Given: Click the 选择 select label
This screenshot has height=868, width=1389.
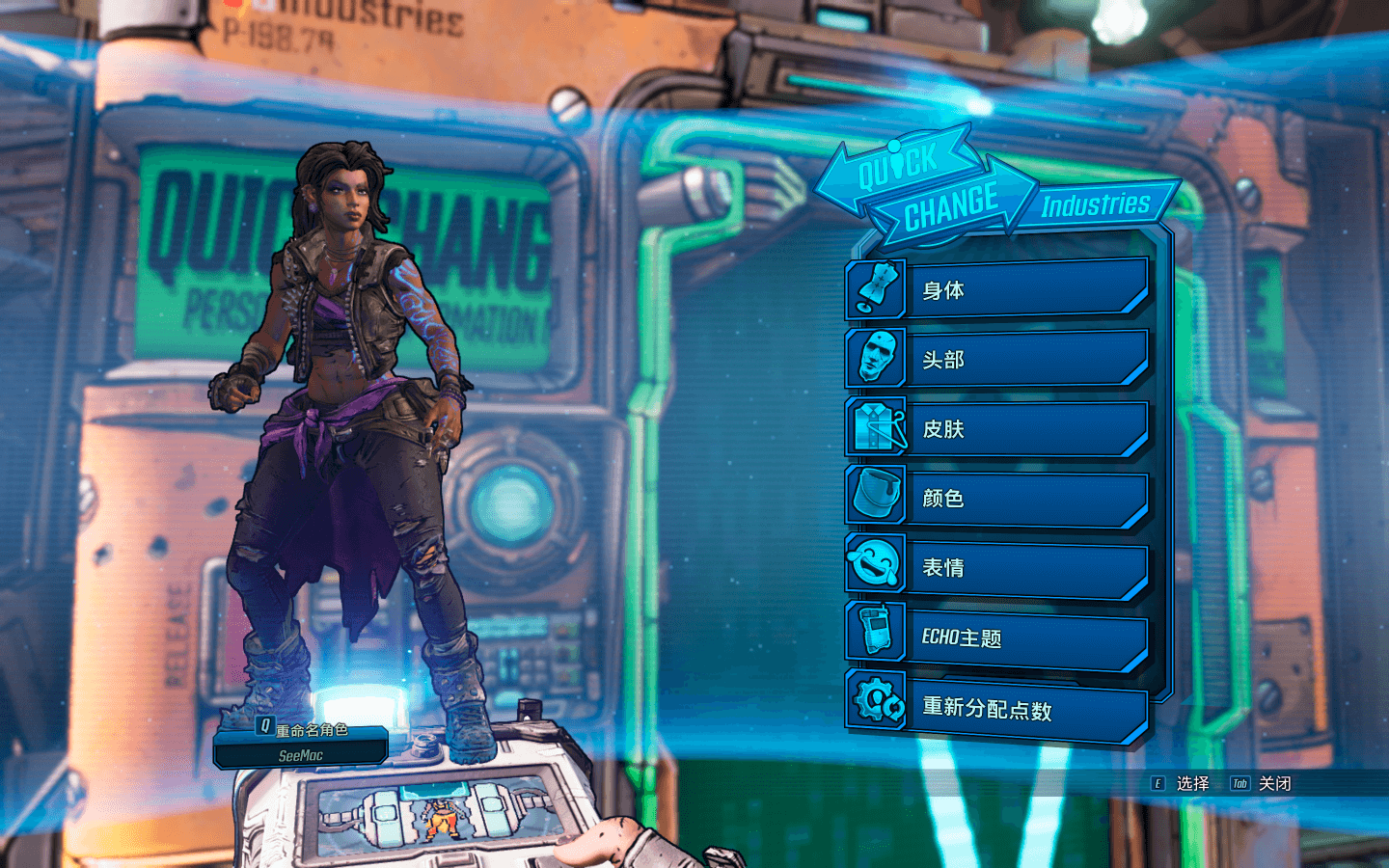Looking at the screenshot, I should (x=1191, y=783).
